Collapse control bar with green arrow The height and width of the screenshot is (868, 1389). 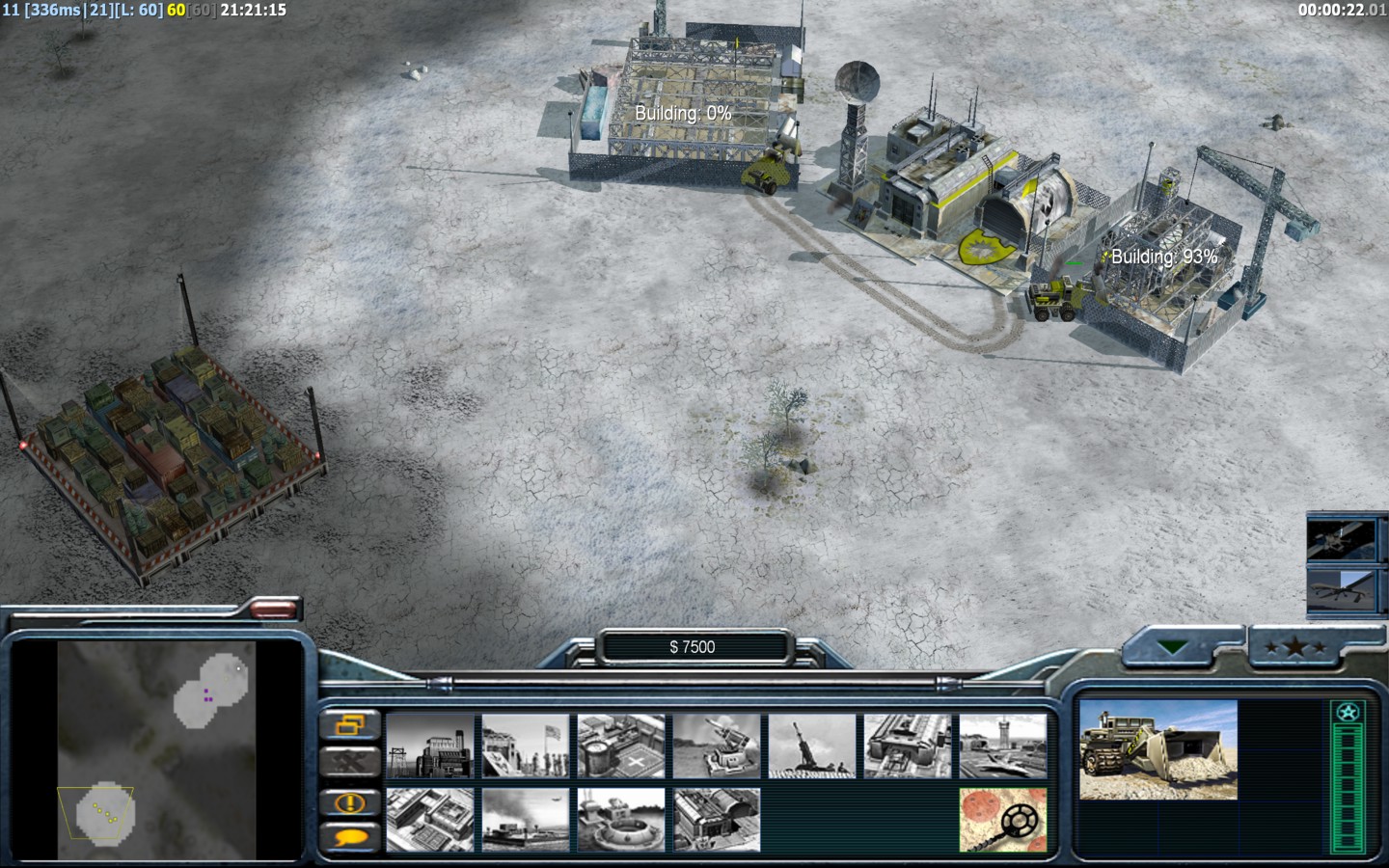click(x=1174, y=648)
